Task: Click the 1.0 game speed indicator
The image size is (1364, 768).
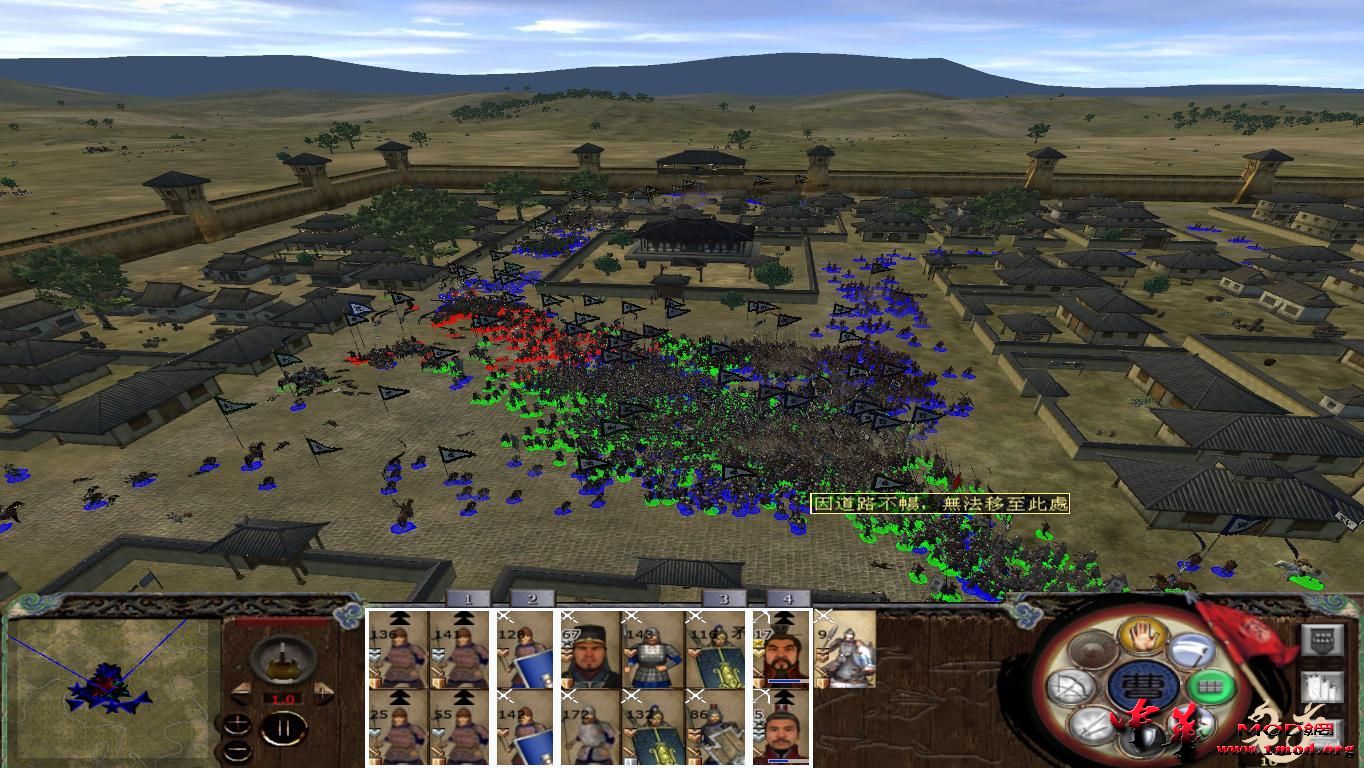Action: (282, 700)
